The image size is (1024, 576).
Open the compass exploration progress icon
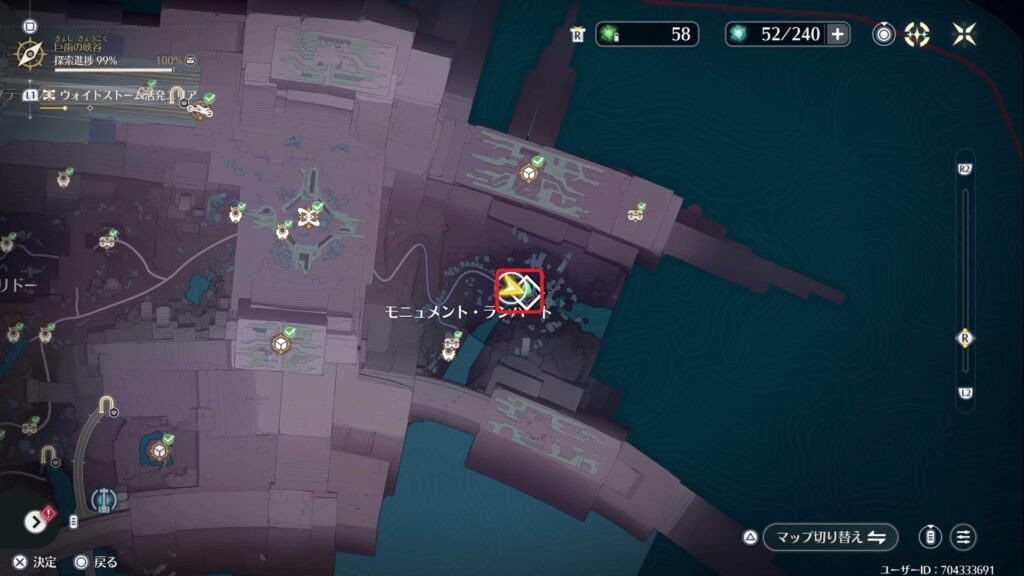[31, 49]
